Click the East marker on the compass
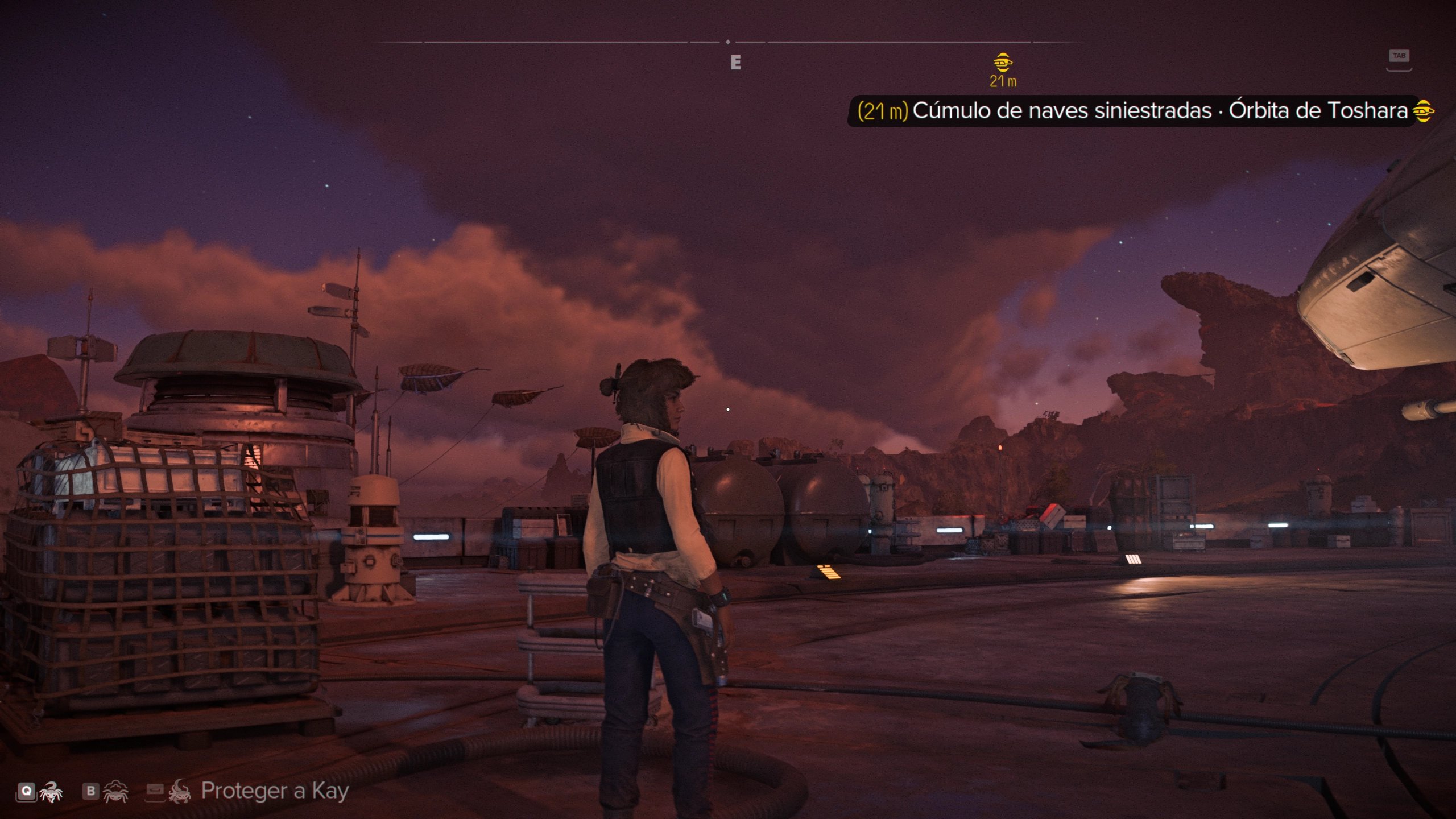The width and height of the screenshot is (1456, 819). (x=735, y=63)
